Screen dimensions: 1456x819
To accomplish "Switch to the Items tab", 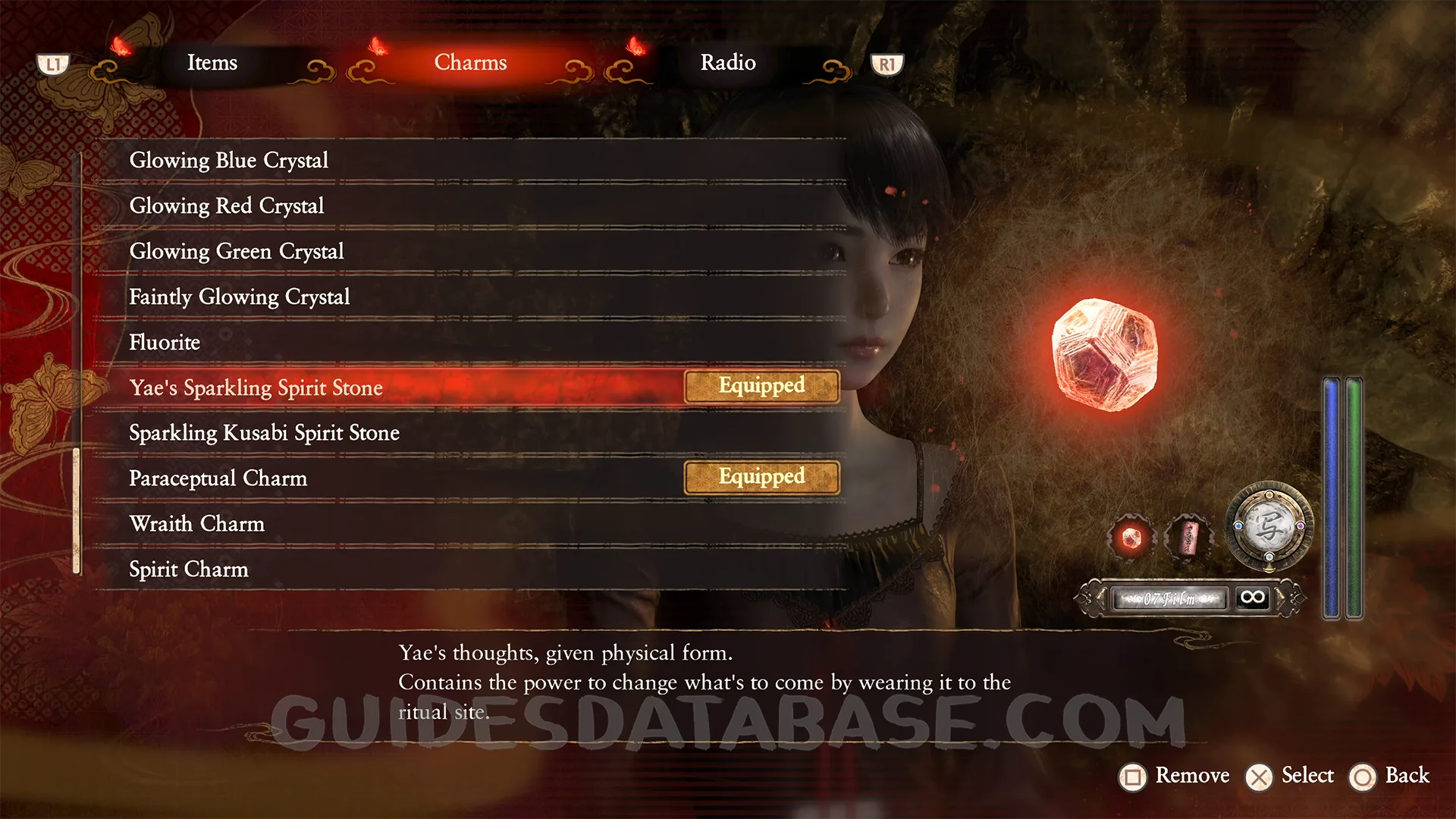I will 212,63.
